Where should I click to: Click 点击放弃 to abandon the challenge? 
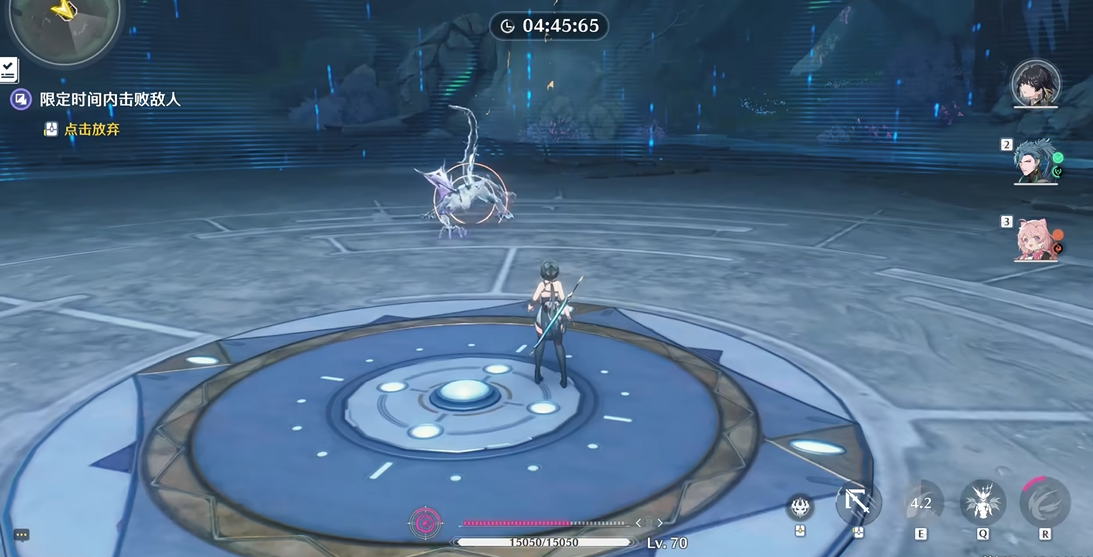91,129
